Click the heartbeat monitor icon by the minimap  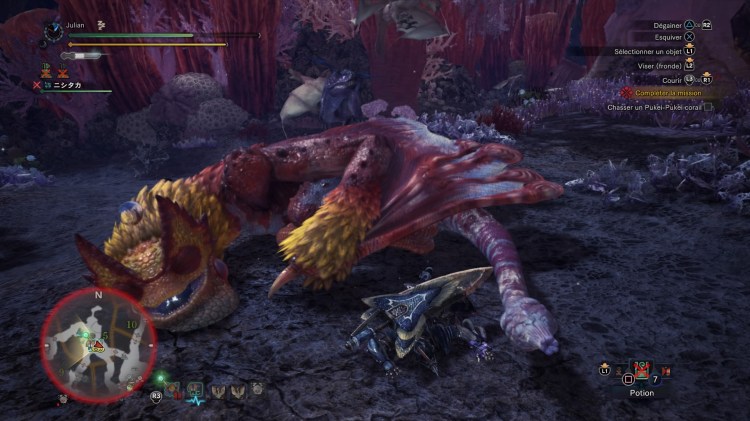click(x=194, y=392)
